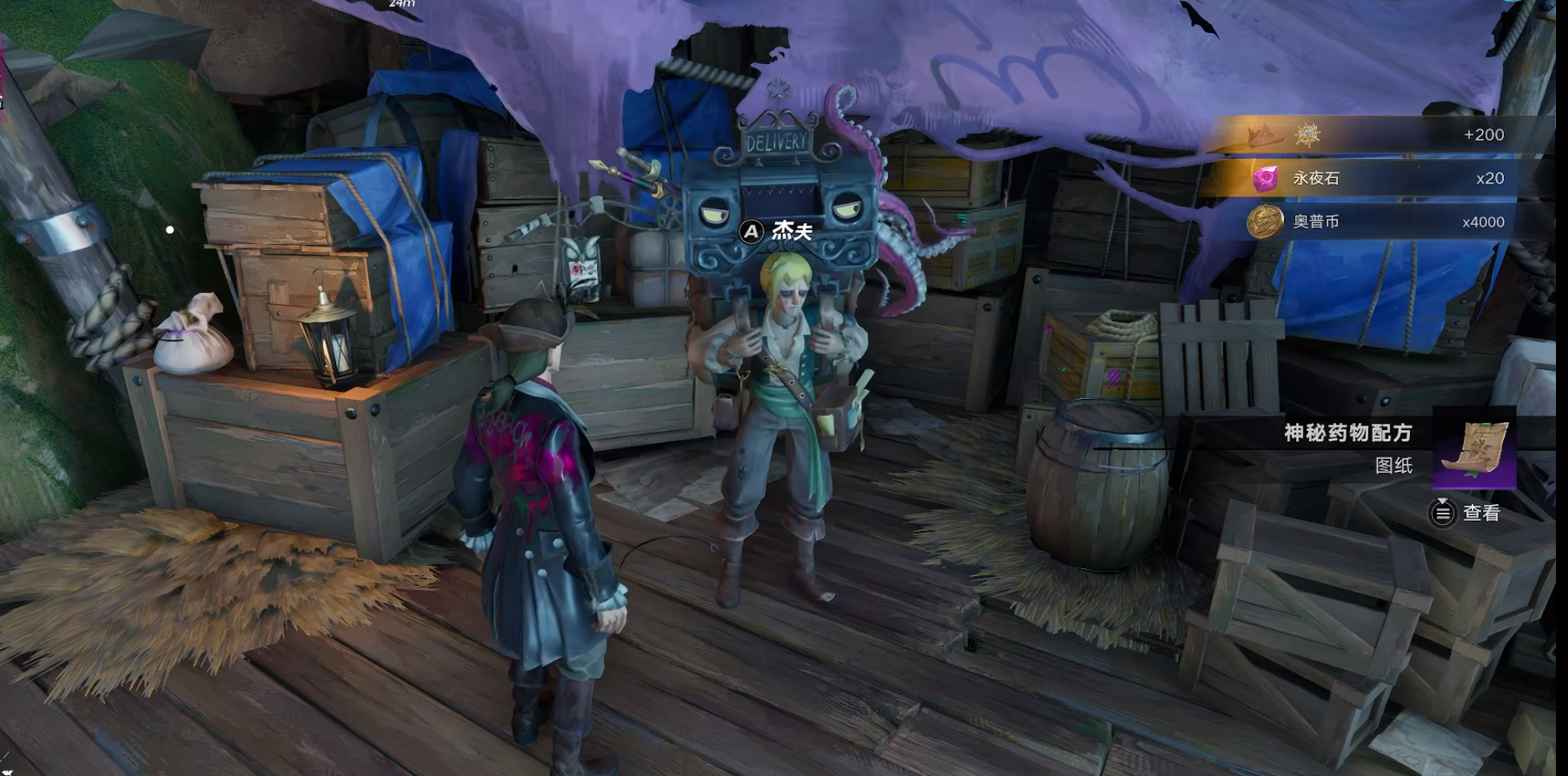The height and width of the screenshot is (776, 1568).
Task: Select the 奥普币 x4000 reward row
Action: pyautogui.click(x=1376, y=221)
